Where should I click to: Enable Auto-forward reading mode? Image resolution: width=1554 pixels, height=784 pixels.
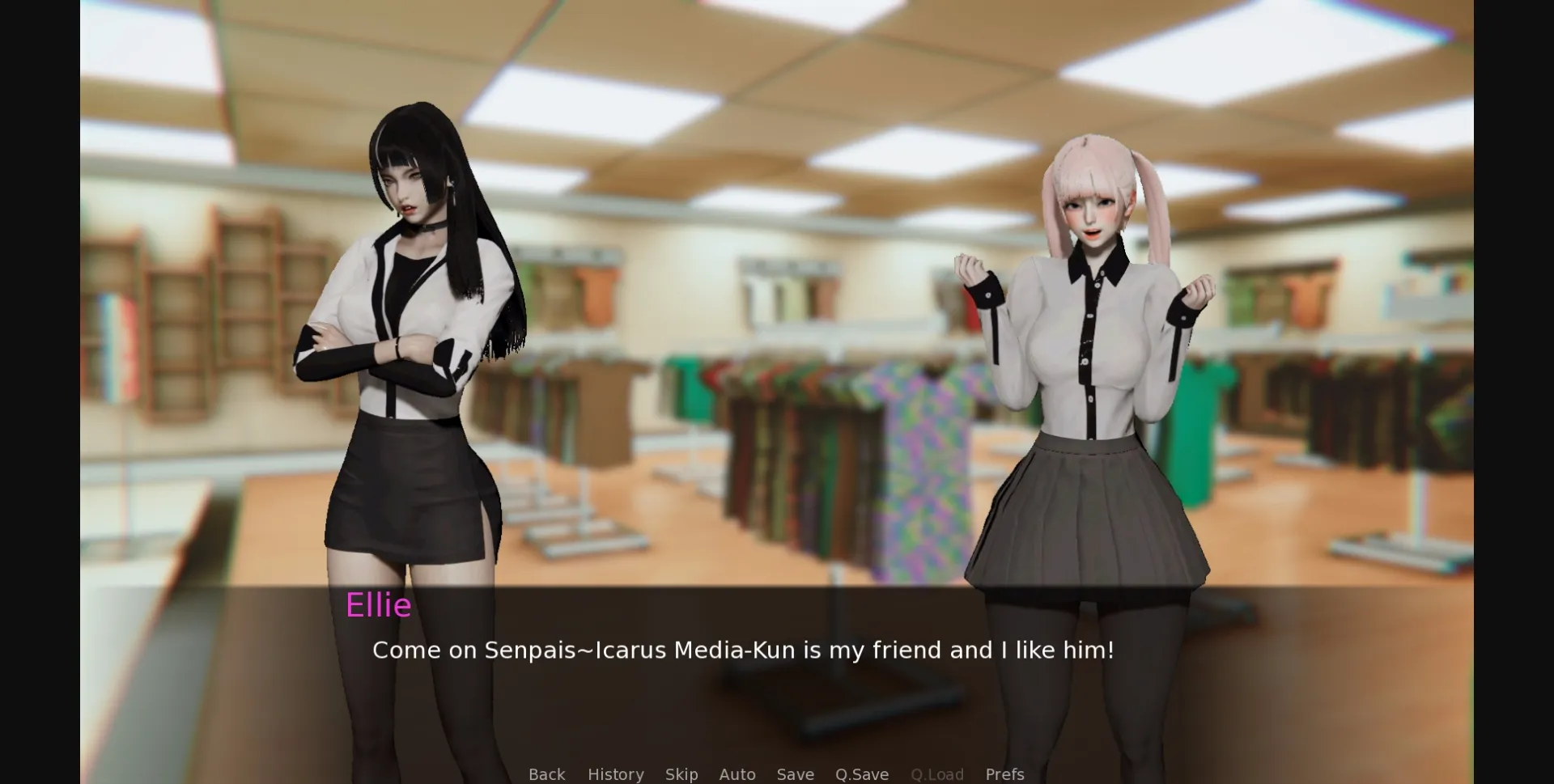(737, 774)
